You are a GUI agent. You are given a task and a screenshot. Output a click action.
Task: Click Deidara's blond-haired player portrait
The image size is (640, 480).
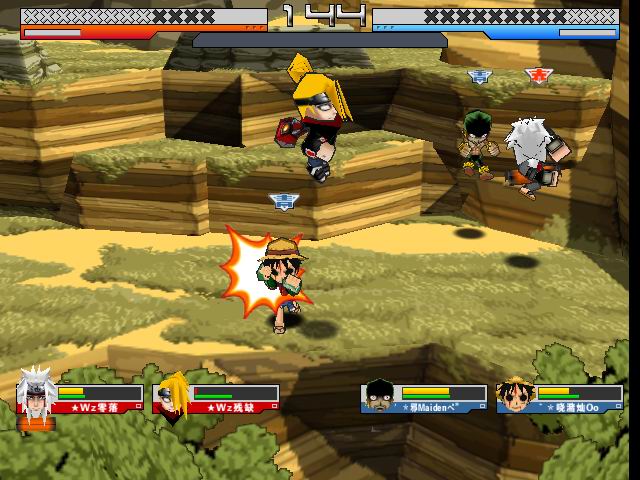pyautogui.click(x=172, y=393)
